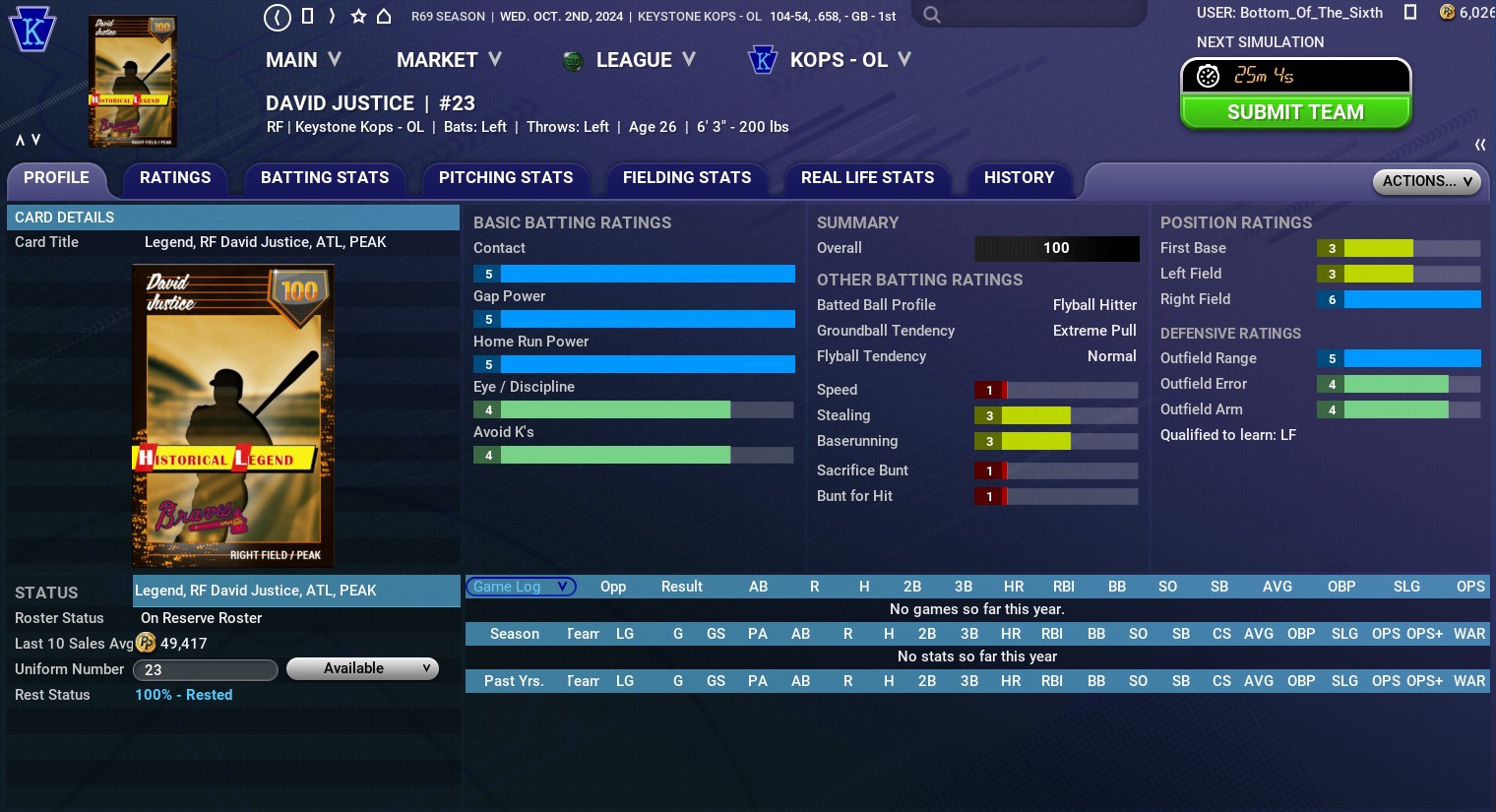Open the MARKET menu

(x=449, y=60)
